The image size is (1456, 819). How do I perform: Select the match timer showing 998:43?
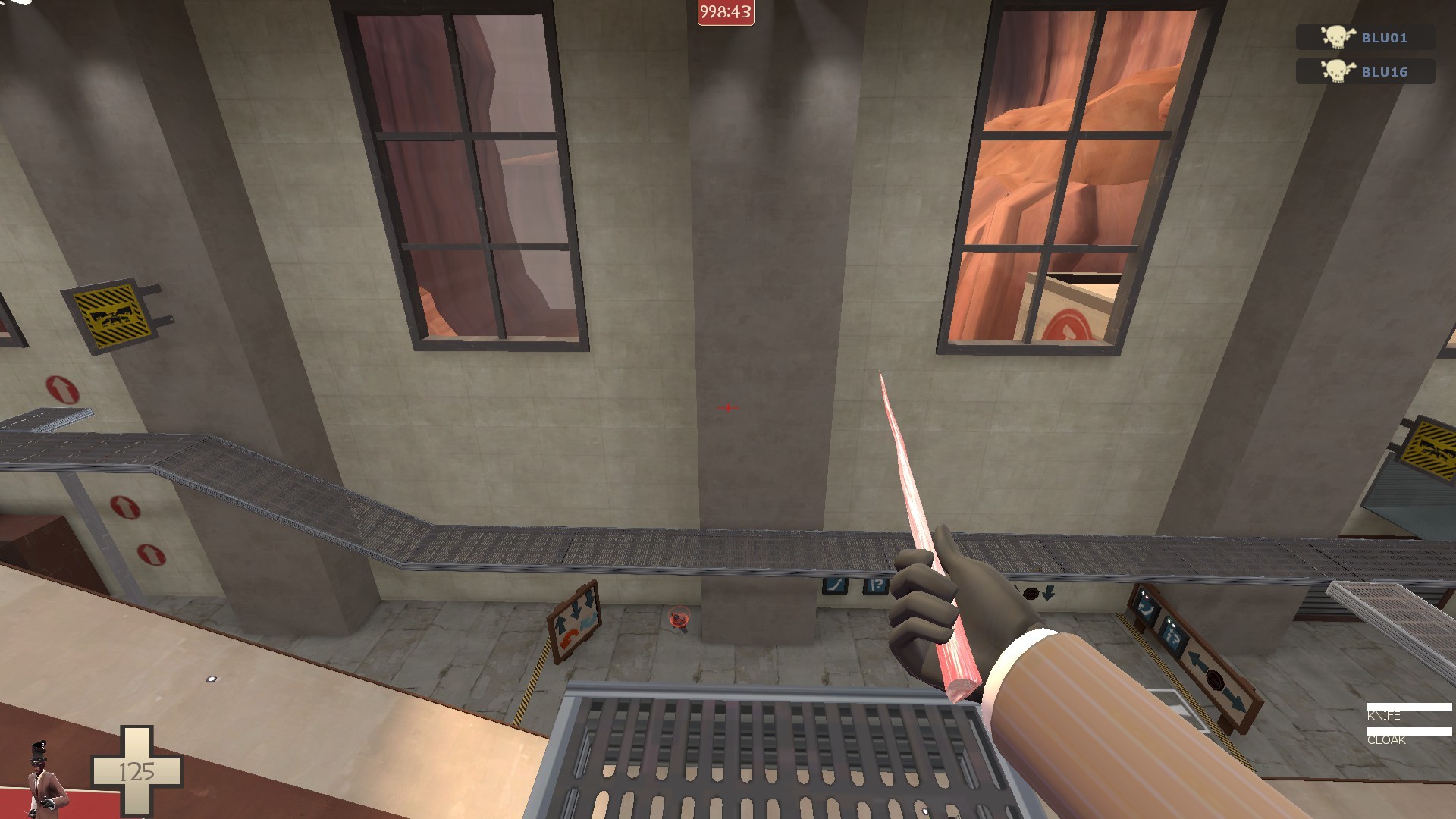point(725,11)
